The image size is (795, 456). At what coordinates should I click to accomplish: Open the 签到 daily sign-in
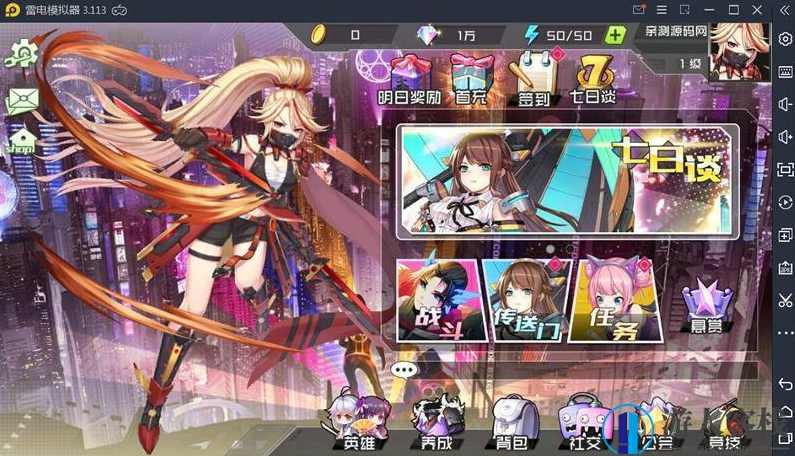(530, 79)
